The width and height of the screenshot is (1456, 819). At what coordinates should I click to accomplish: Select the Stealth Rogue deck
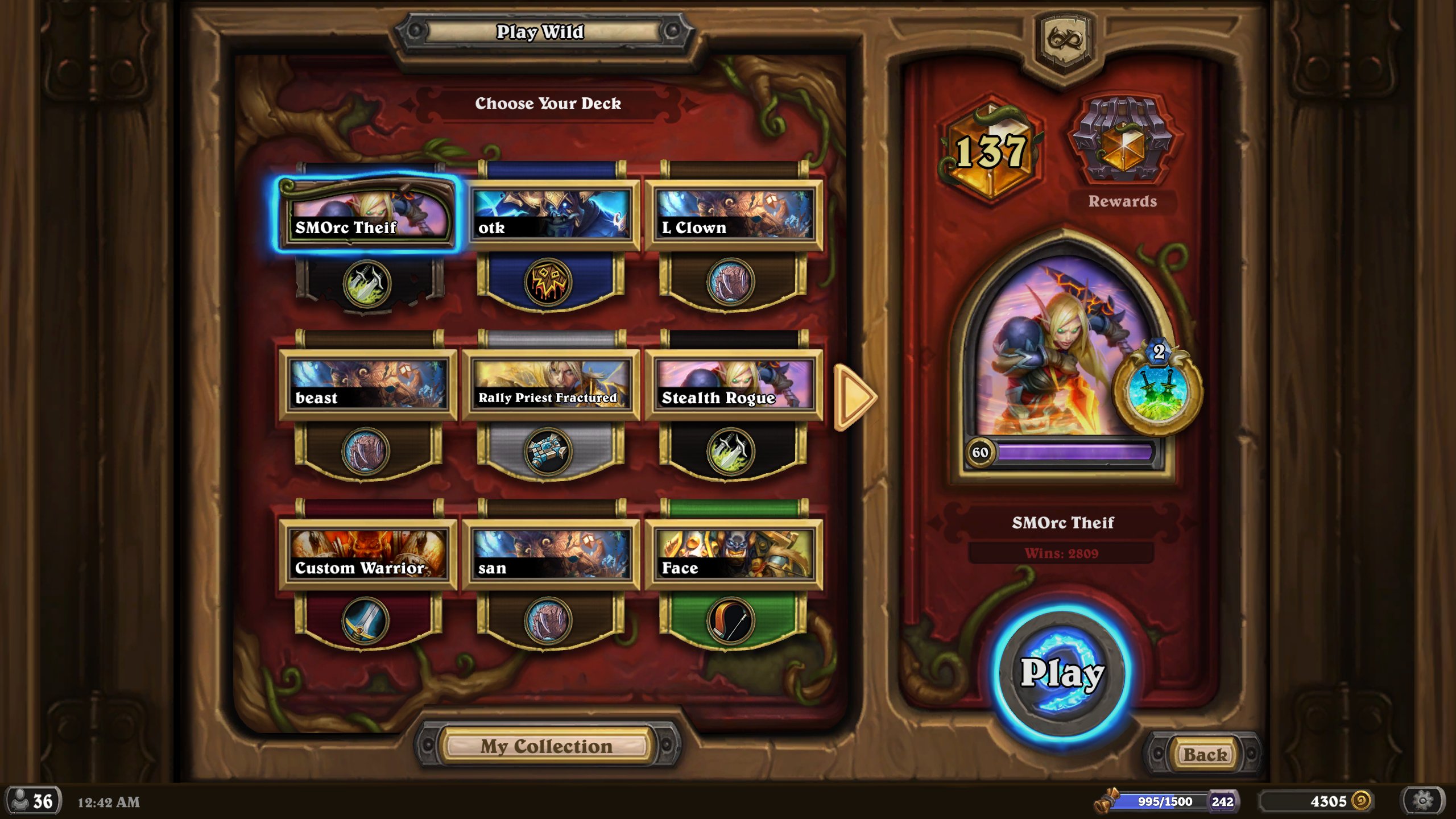[x=734, y=384]
